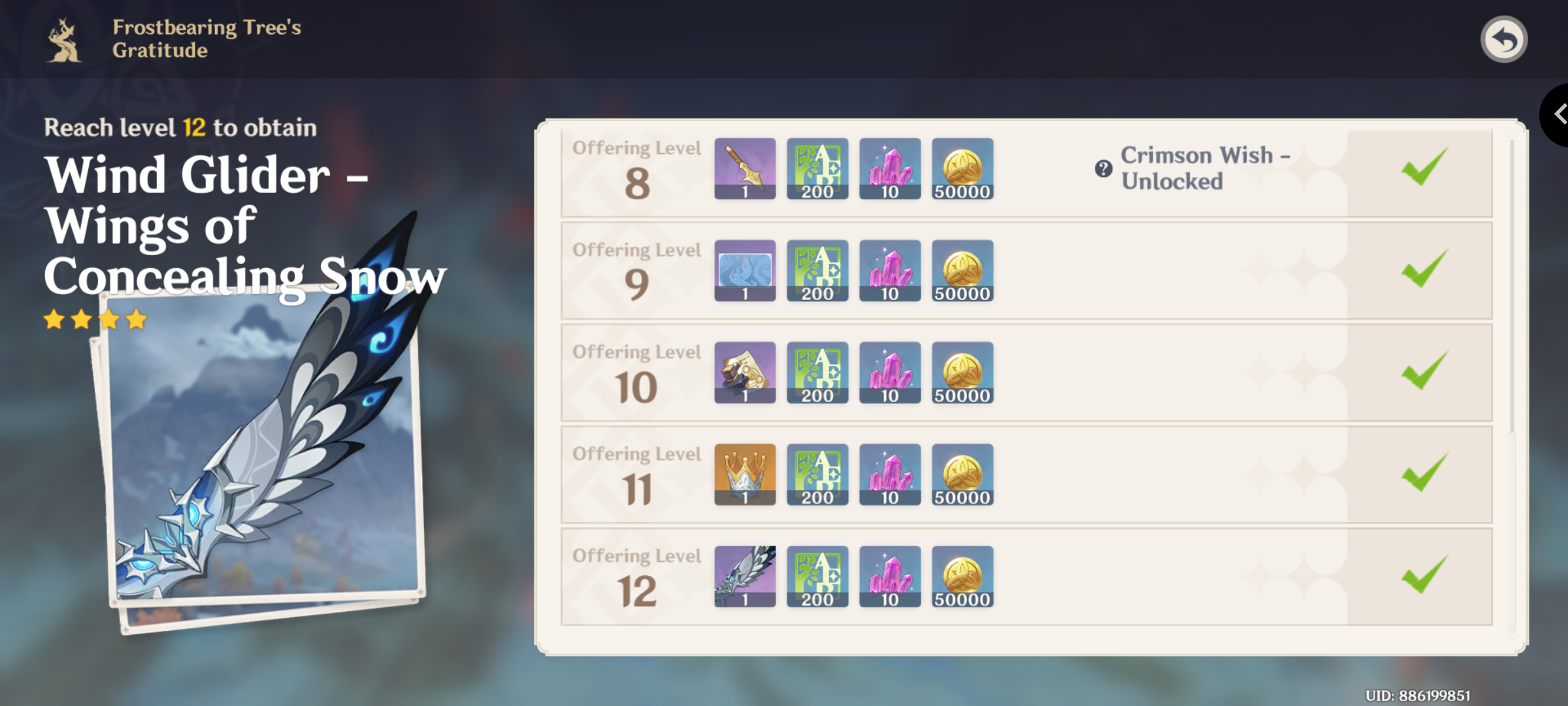
Task: Click the blue reward icon in Level 9 row
Action: point(745,271)
